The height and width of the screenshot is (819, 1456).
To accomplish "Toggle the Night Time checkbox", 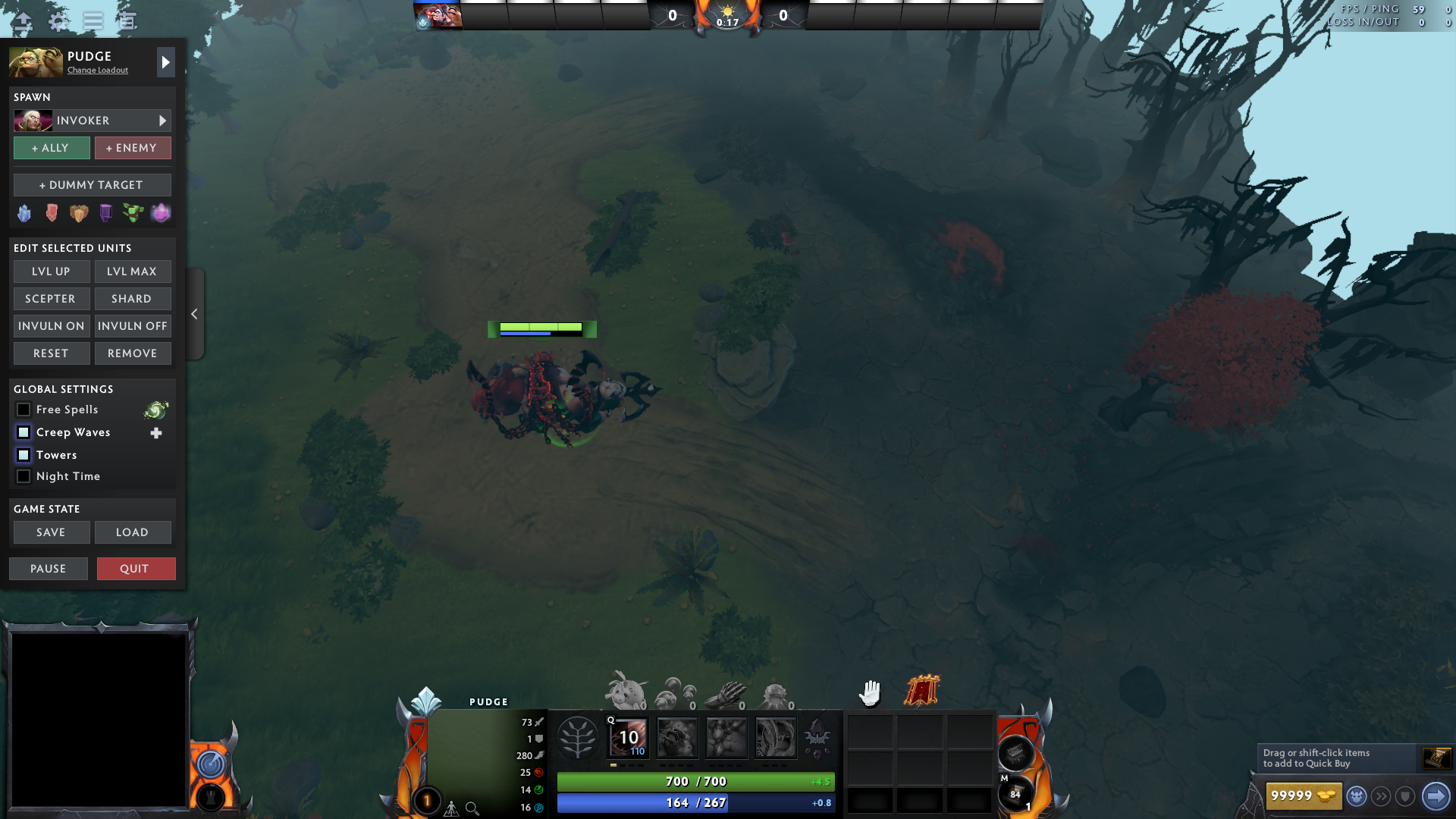I will coord(24,476).
